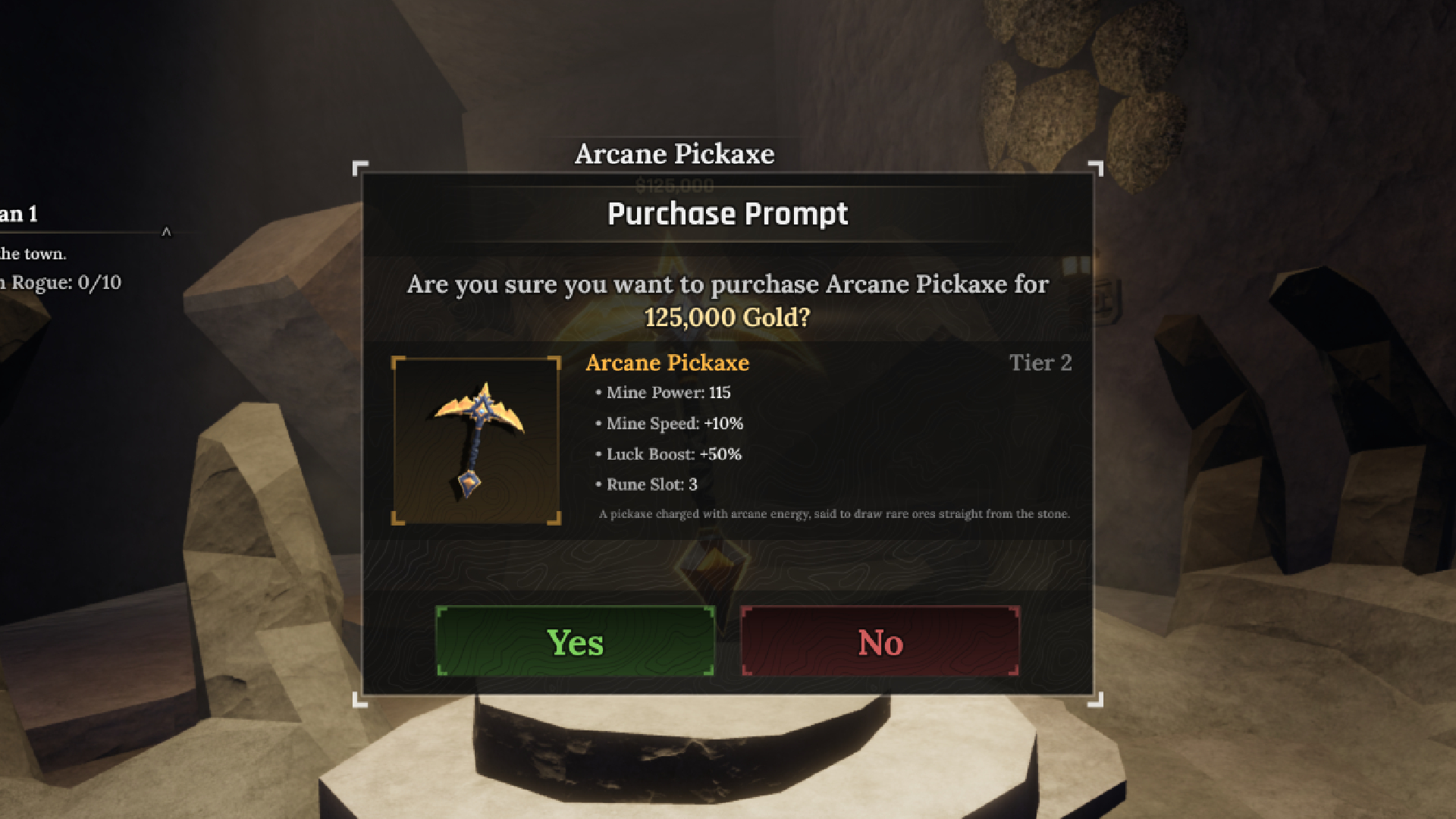Click the 125,000 Gold price text
The height and width of the screenshot is (819, 1456).
729,318
